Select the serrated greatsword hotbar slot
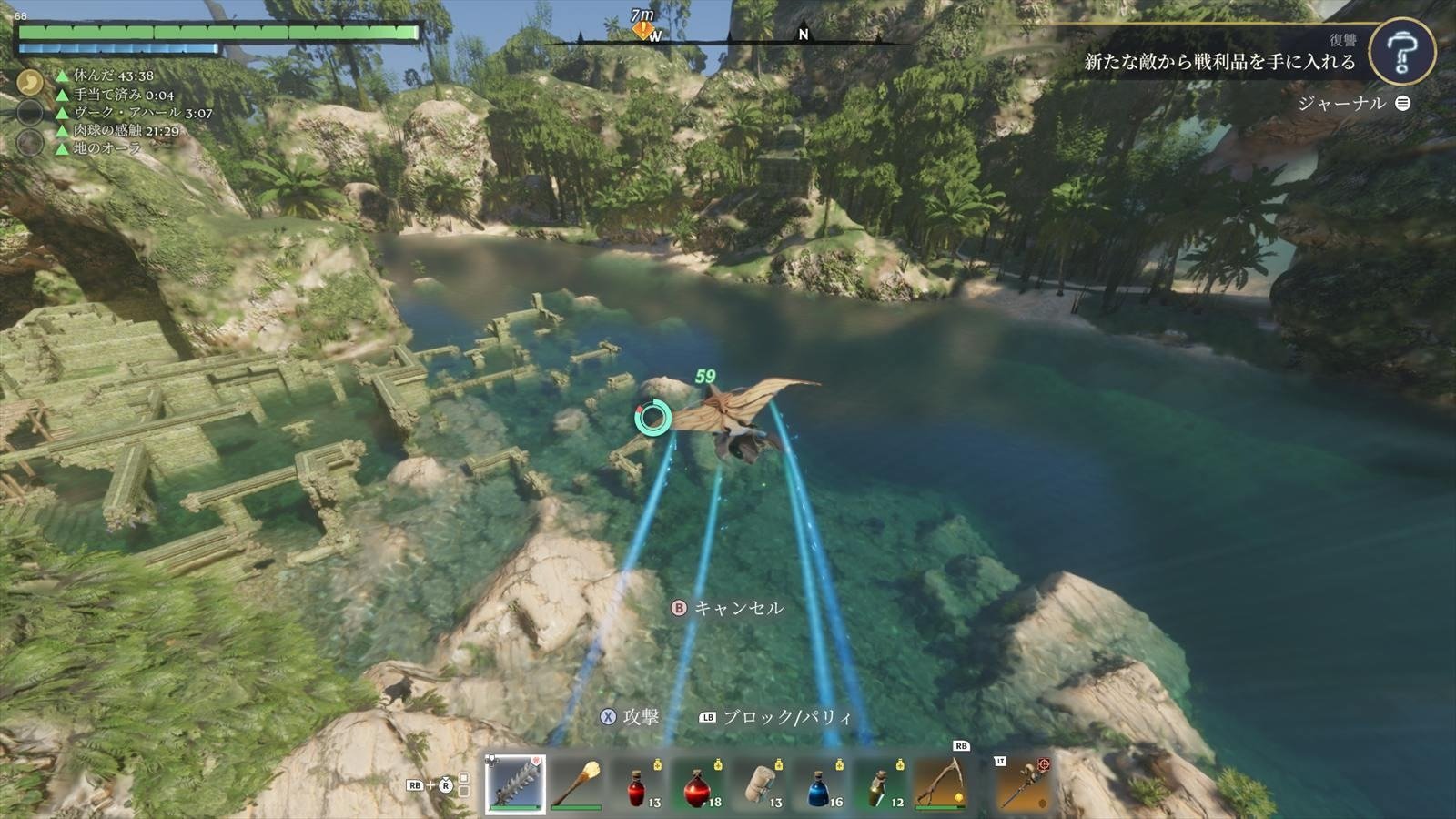The image size is (1456, 819). tap(515, 784)
